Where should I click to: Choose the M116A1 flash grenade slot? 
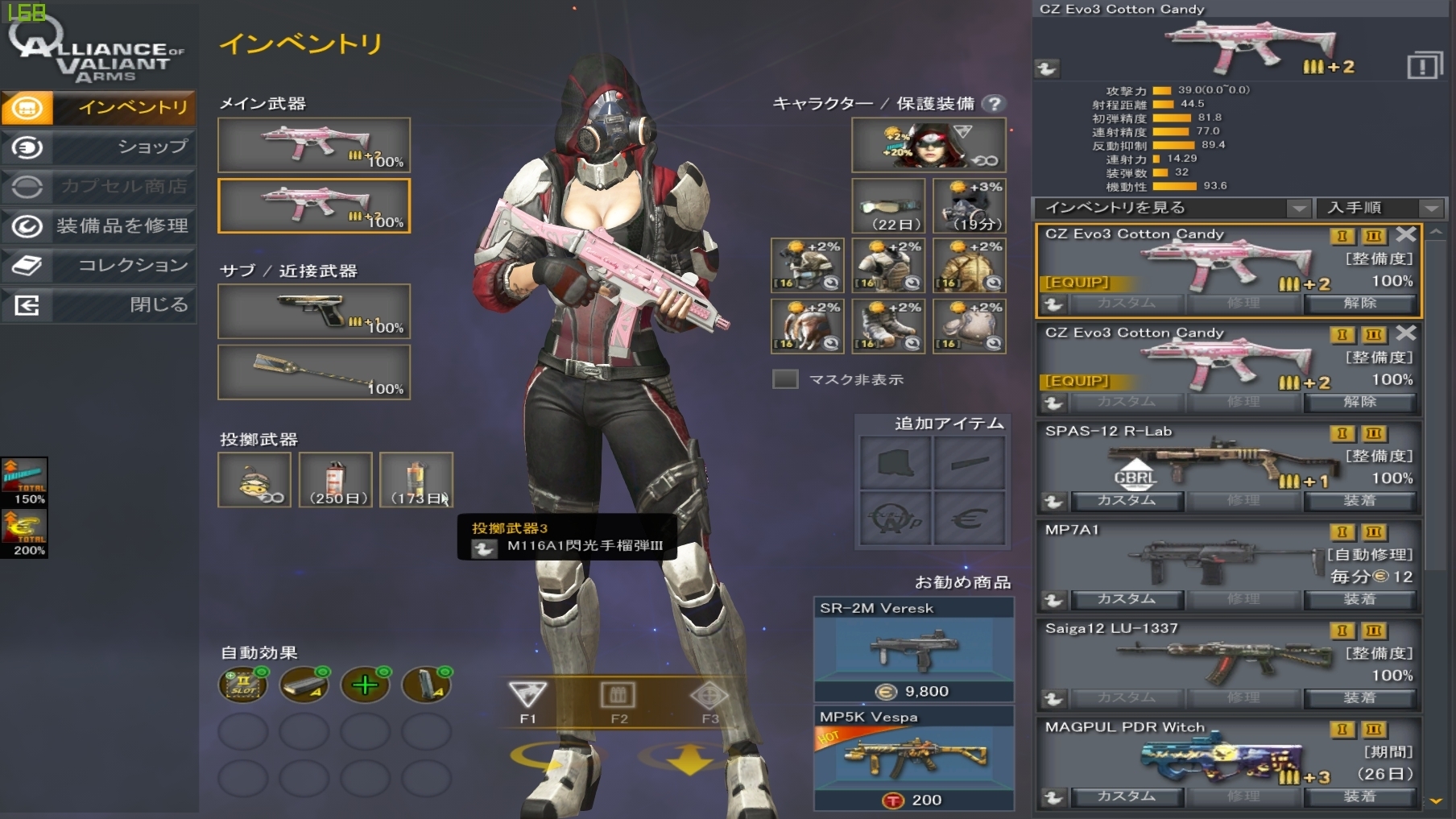coord(416,480)
